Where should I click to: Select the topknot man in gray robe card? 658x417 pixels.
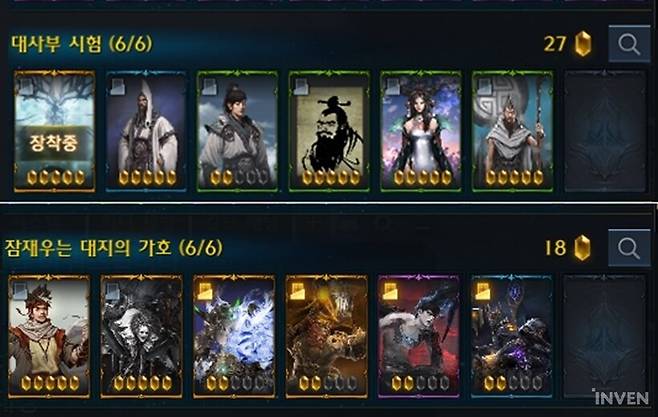pyautogui.click(x=240, y=130)
